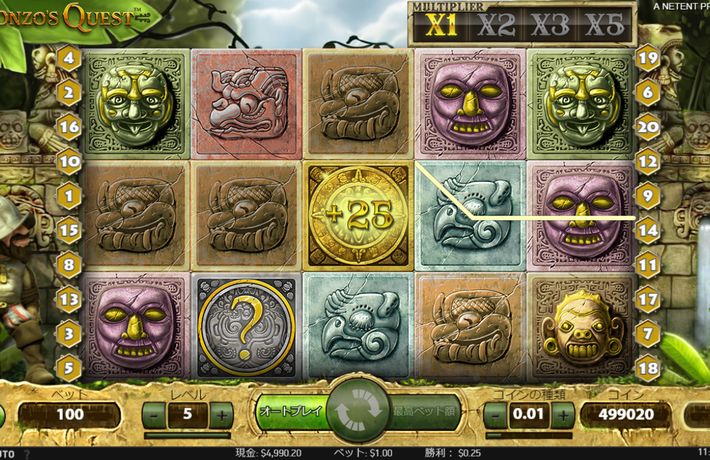This screenshot has width=710, height=460.
Task: Highlight payline 12 marker
Action: 647,160
